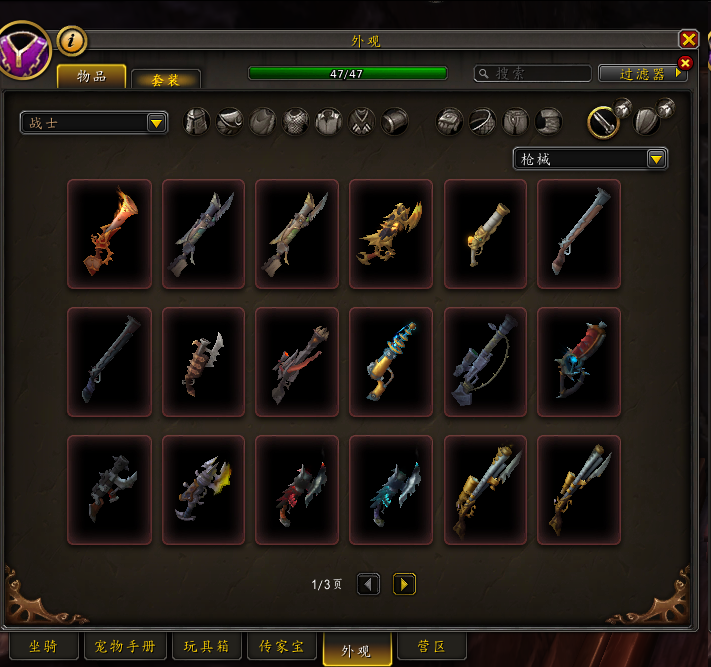Choose the helmet slot icon

tap(197, 122)
